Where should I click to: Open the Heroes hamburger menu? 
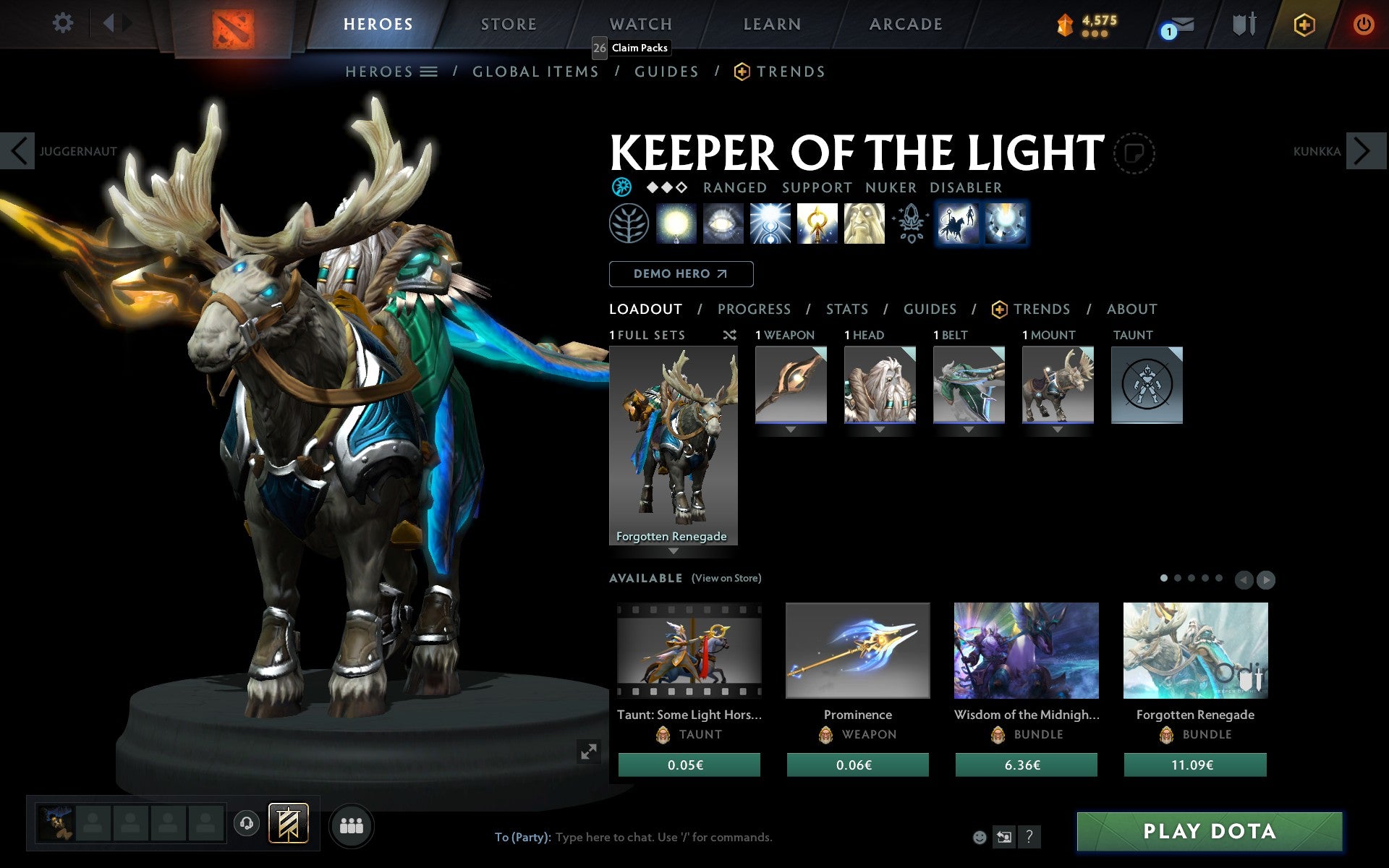point(428,72)
